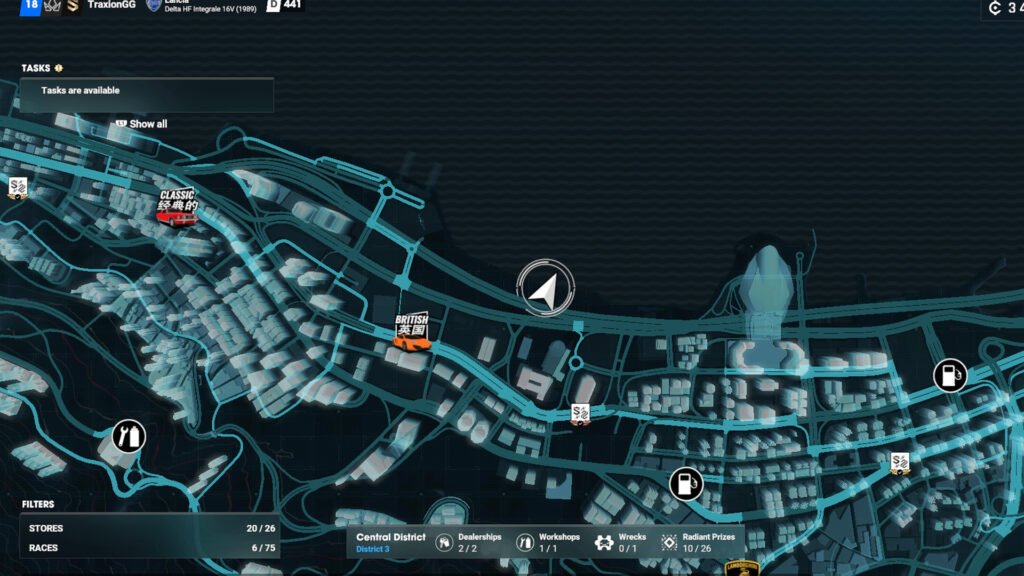This screenshot has width=1024, height=576.
Task: Open the workshop wrench marker
Action: click(128, 436)
